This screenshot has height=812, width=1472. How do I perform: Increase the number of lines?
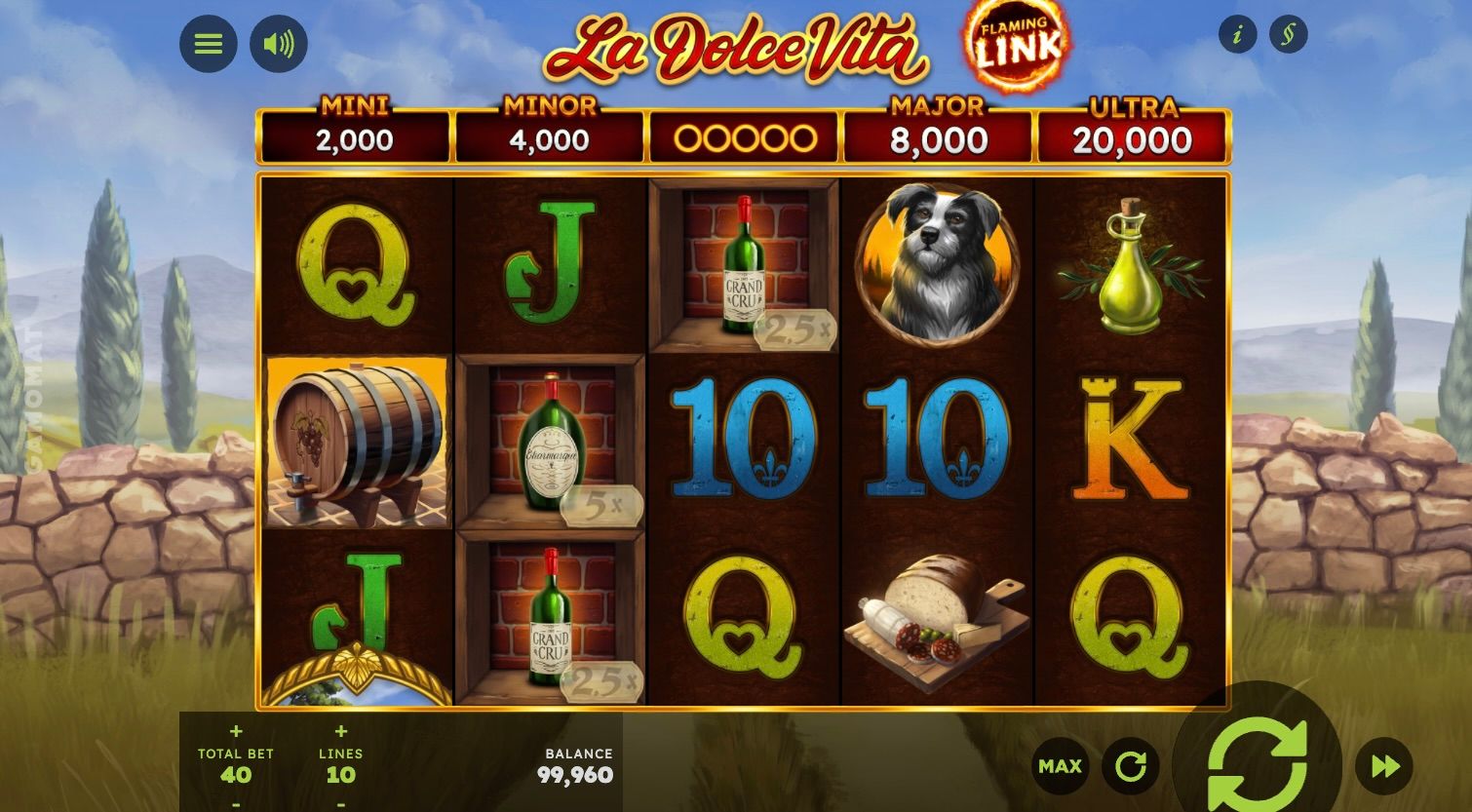340,730
